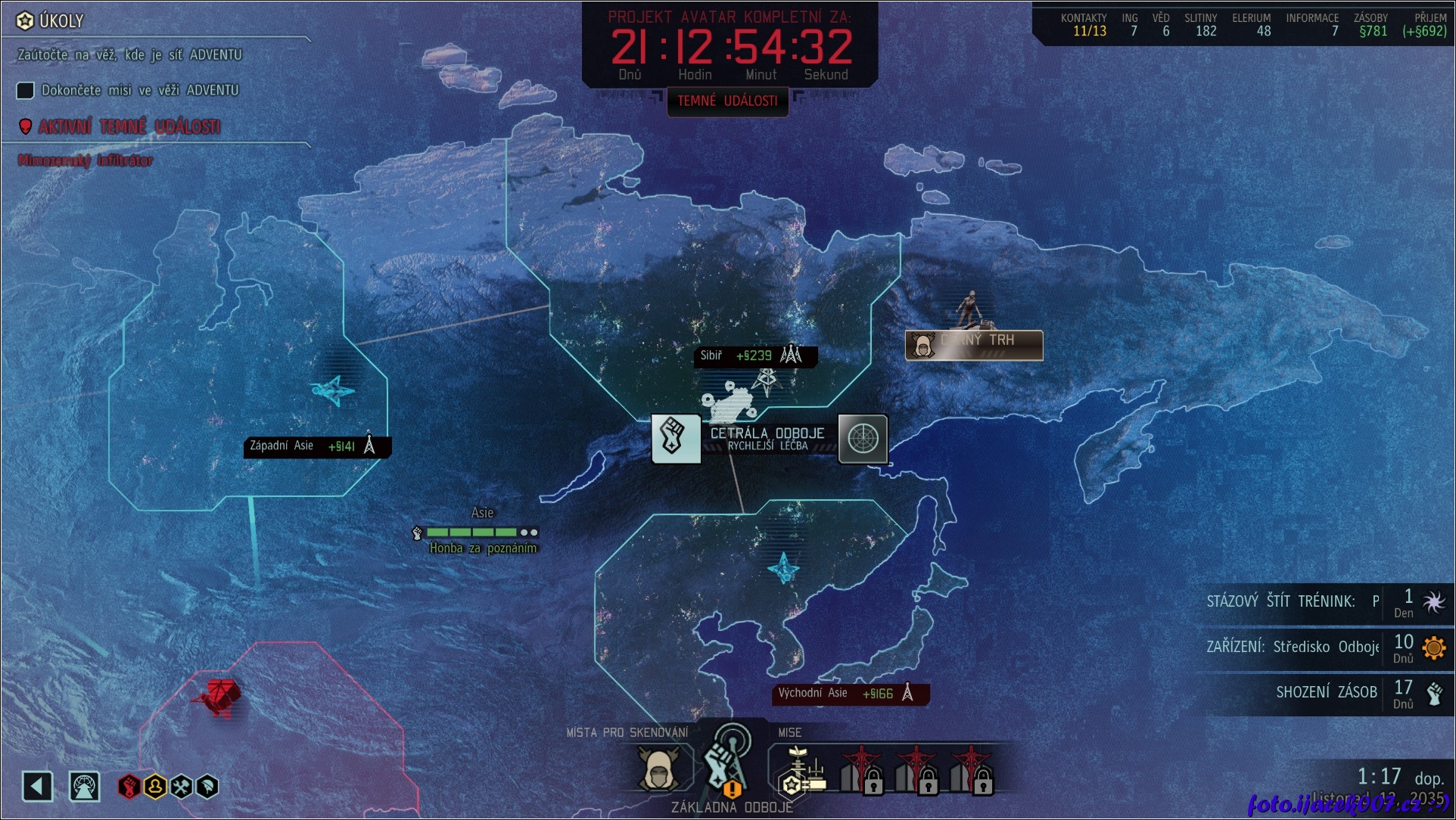The image size is (1456, 820).
Task: Click the red fist hexagon icon
Action: click(129, 787)
